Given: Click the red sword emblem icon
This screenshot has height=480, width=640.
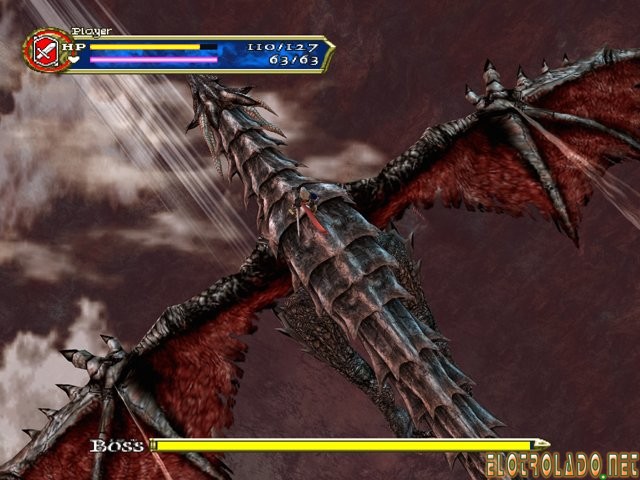Looking at the screenshot, I should (x=44, y=50).
